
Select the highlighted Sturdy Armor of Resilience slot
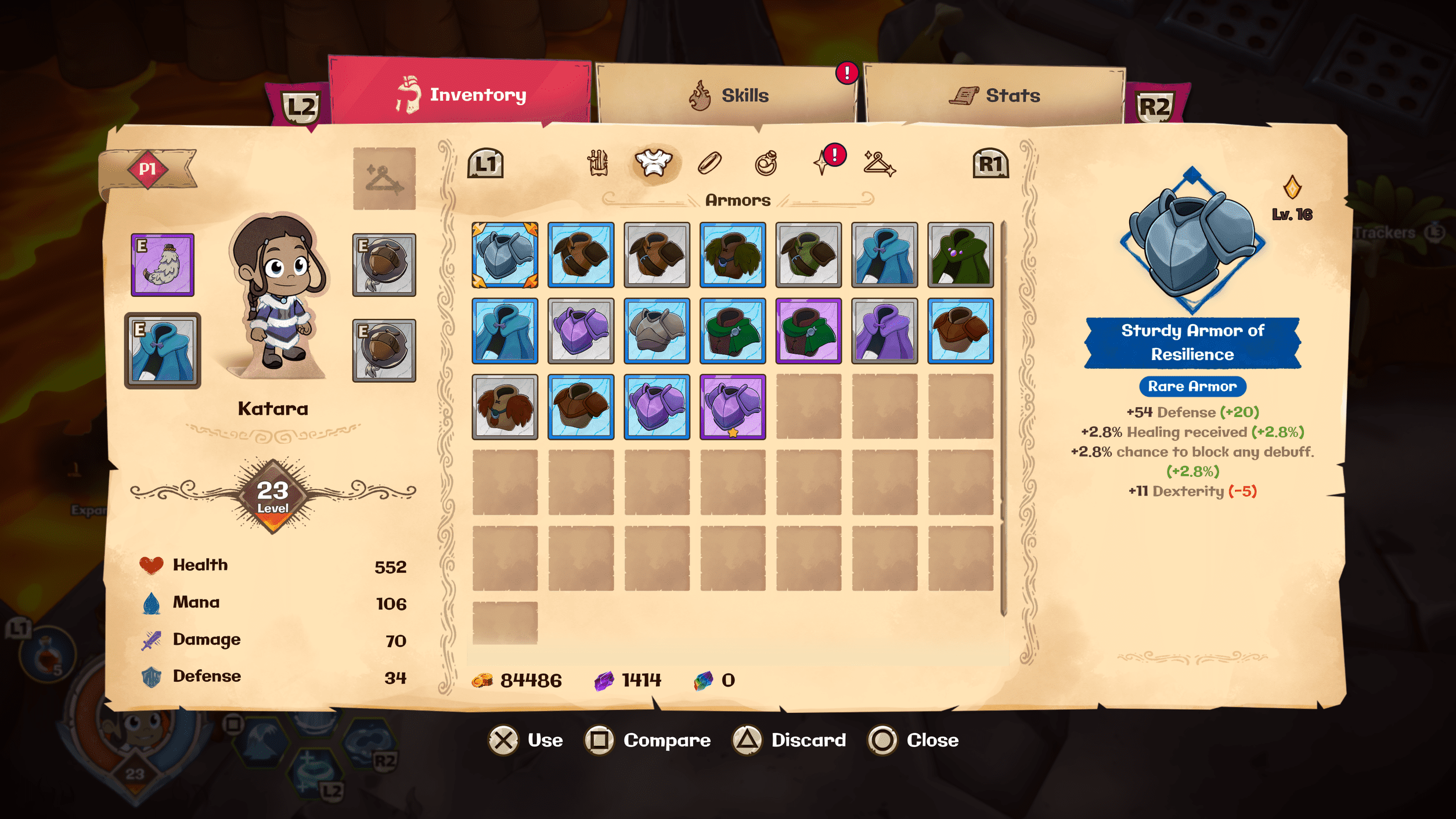click(x=504, y=255)
